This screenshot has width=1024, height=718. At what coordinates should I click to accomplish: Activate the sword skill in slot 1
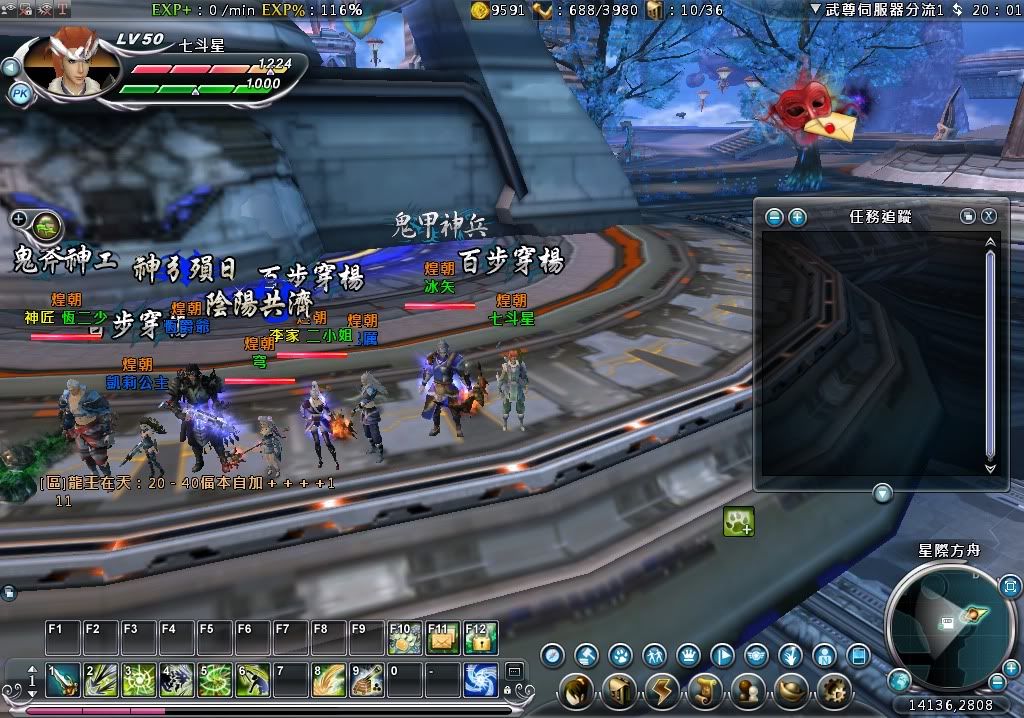(62, 680)
